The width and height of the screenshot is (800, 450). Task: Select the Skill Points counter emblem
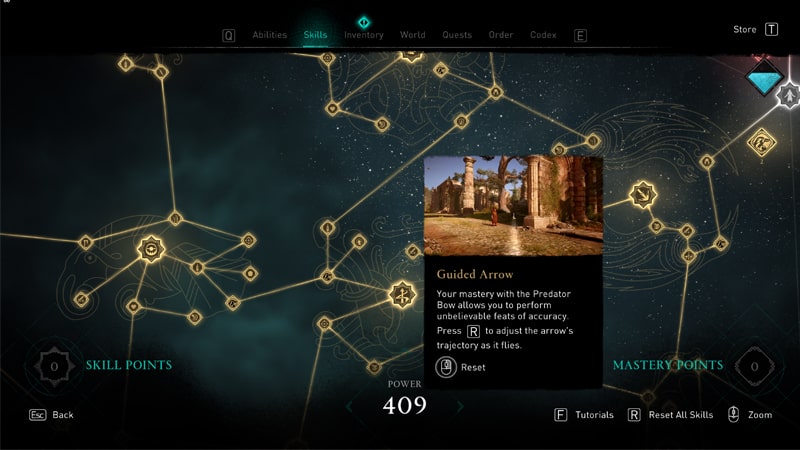click(55, 366)
